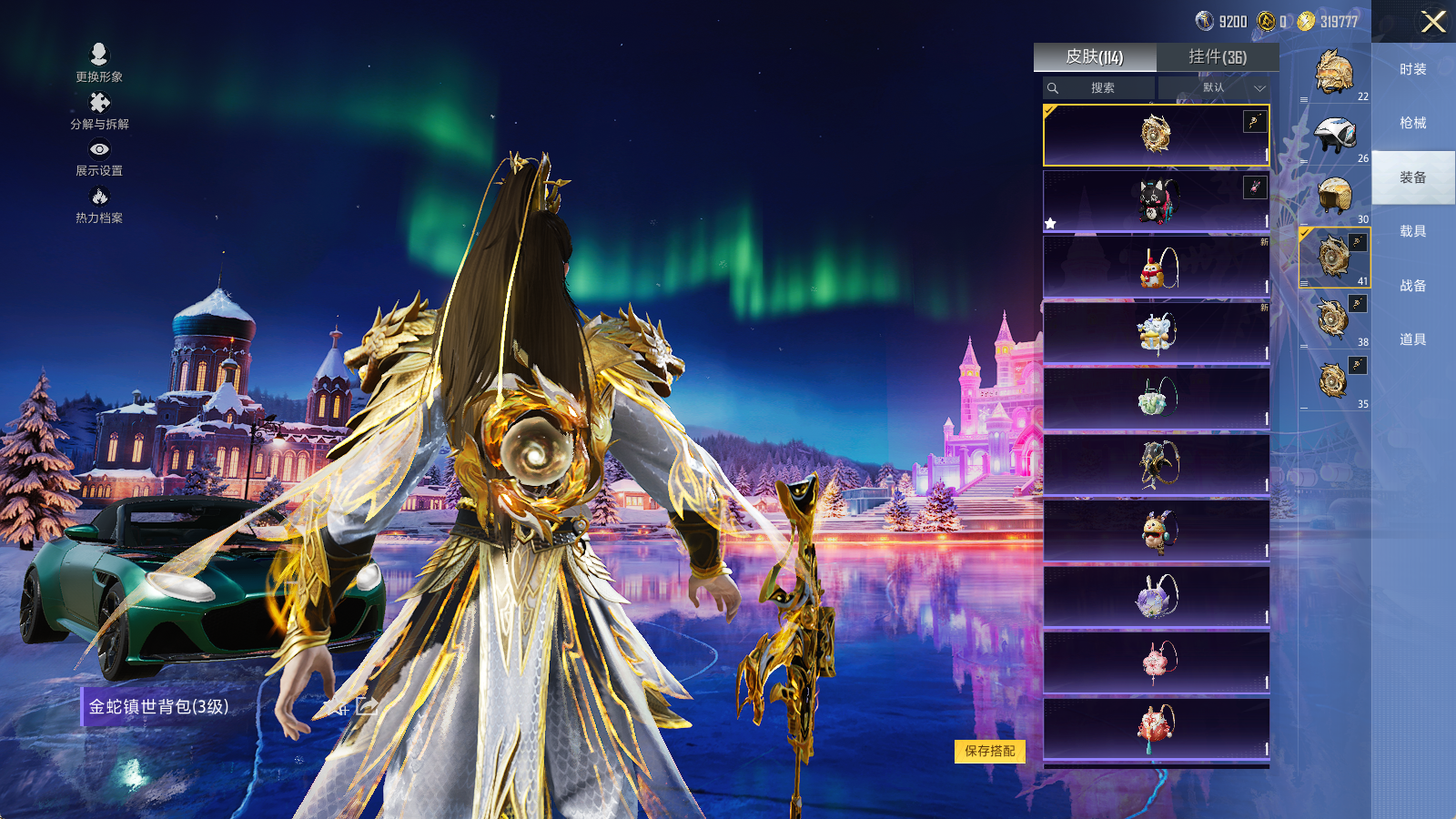Open the 载具 vehicles category
Image resolution: width=1456 pixels, height=819 pixels.
1412,231
